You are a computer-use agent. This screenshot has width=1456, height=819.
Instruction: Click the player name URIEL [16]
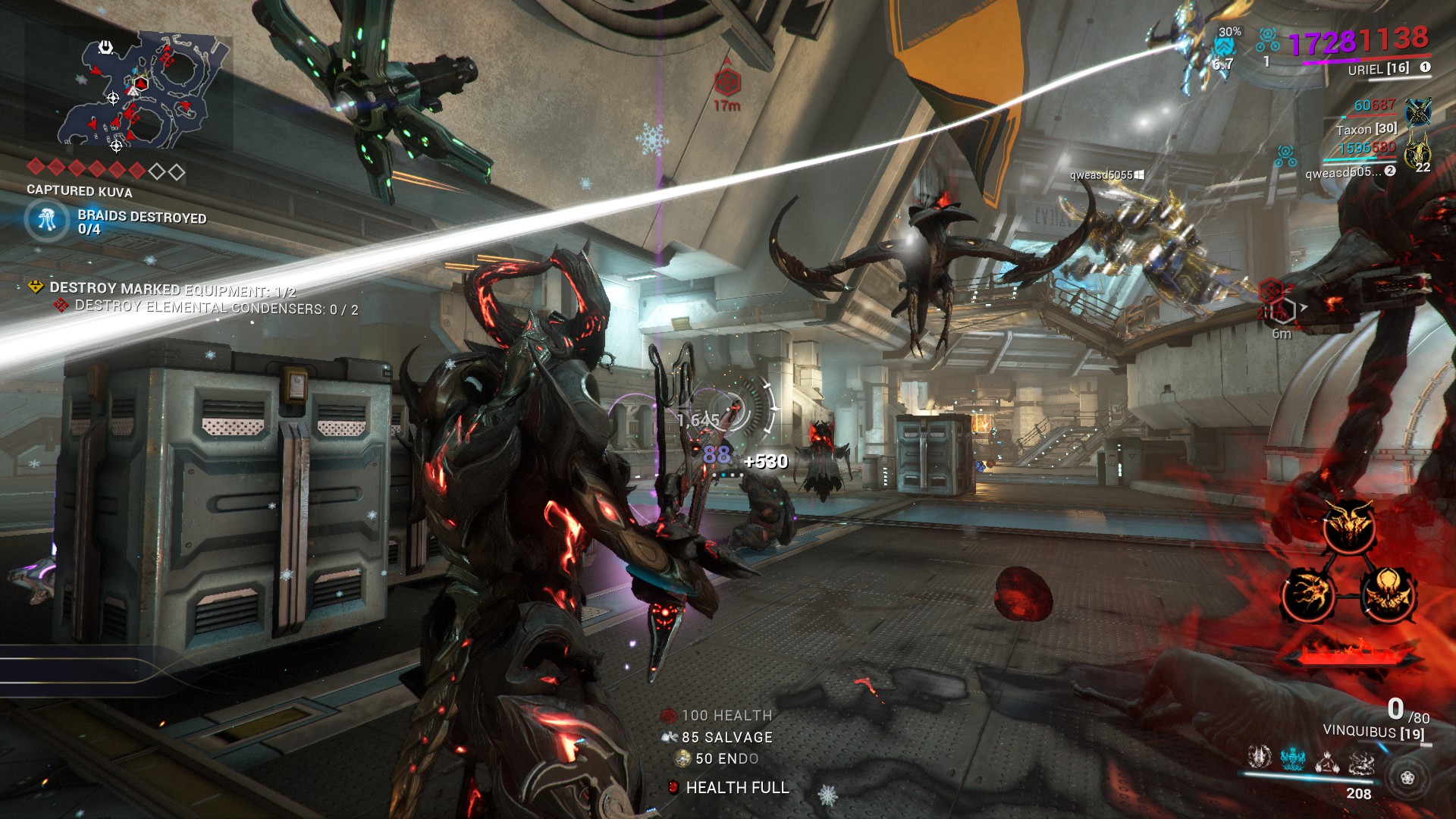click(x=1378, y=68)
